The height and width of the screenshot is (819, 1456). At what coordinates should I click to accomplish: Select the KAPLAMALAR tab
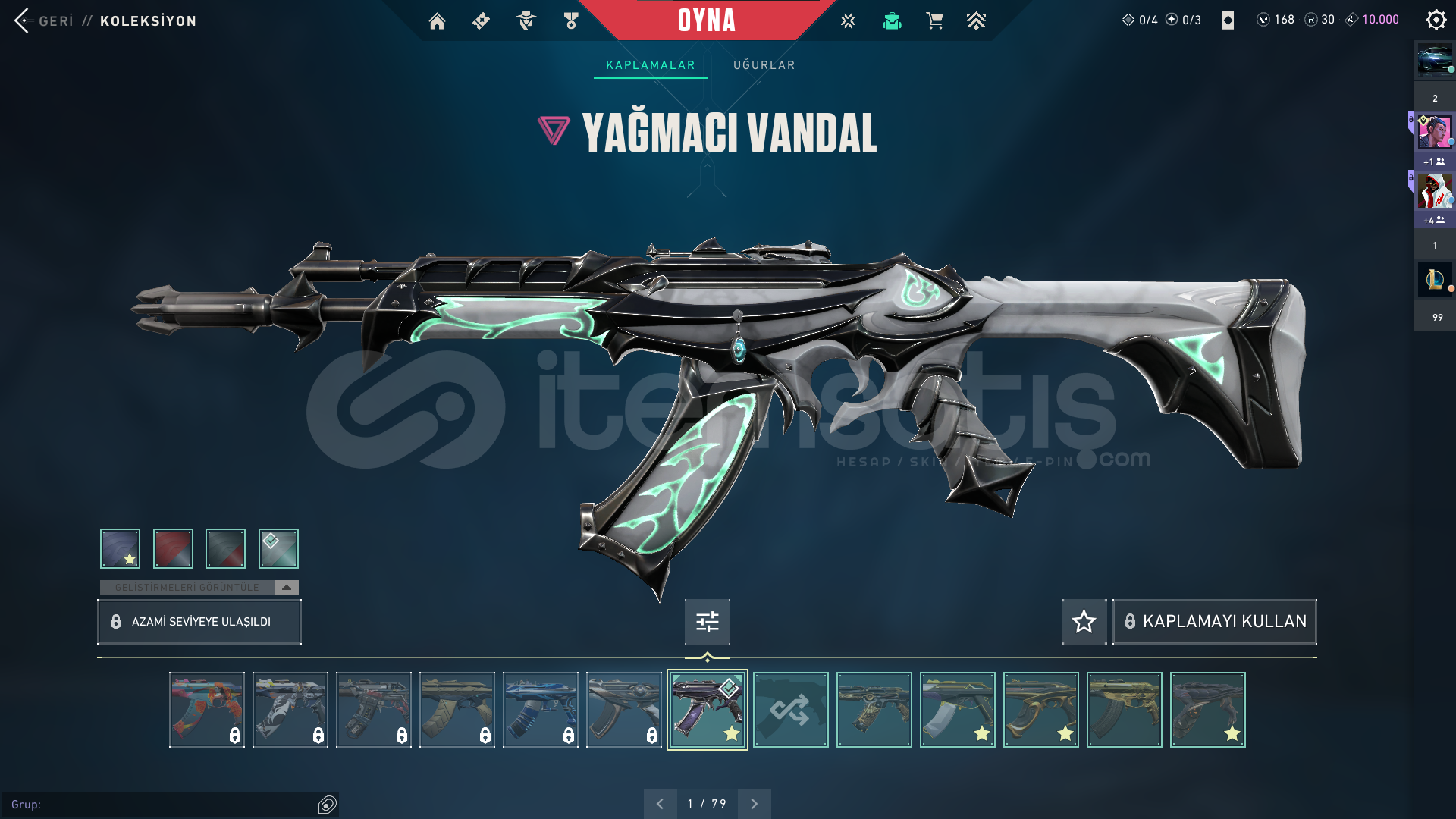click(x=649, y=64)
